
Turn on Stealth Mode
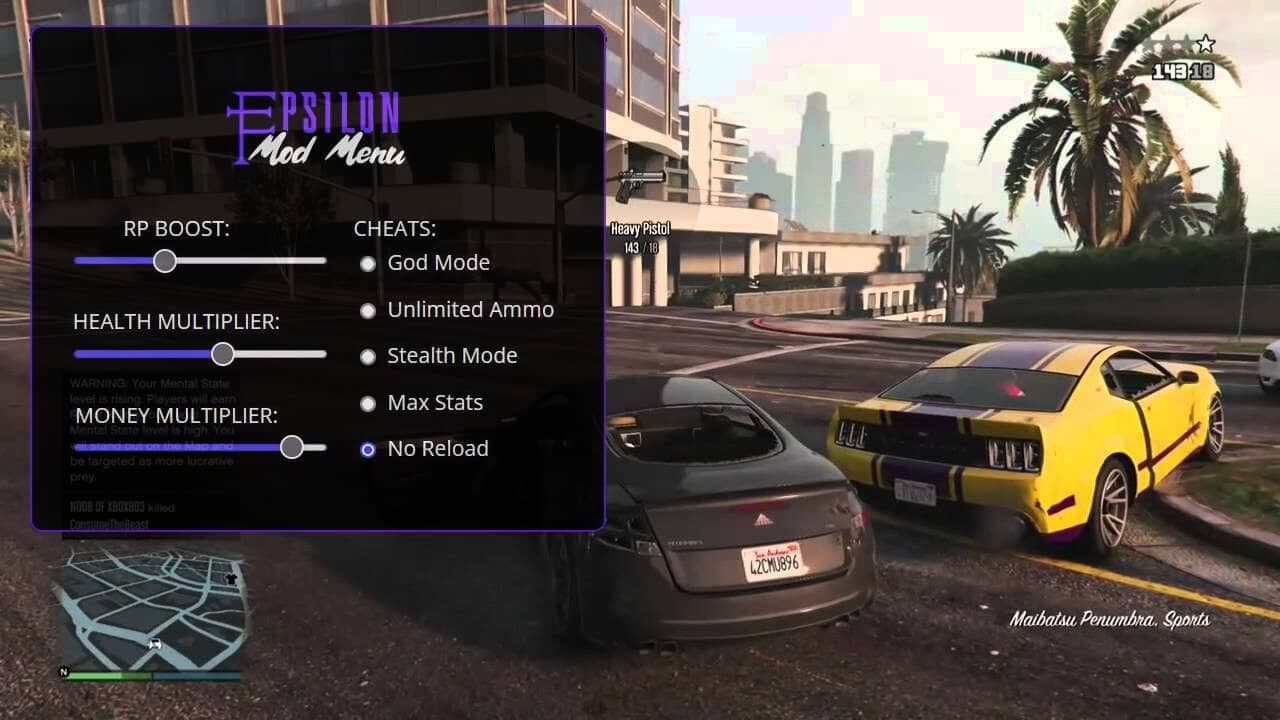(x=368, y=356)
